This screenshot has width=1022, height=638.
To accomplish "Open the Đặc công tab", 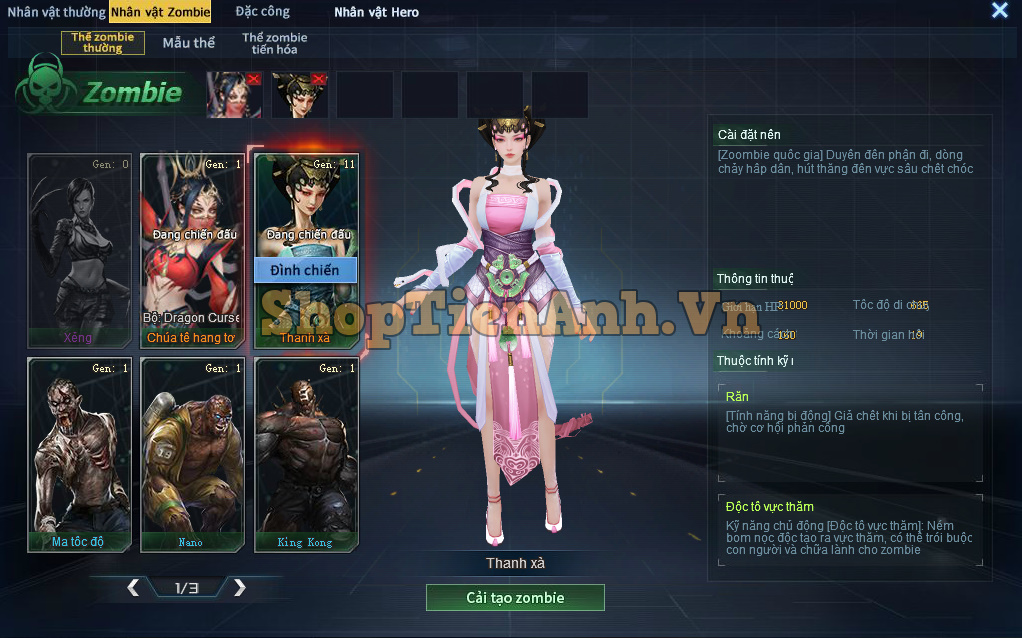I will (263, 12).
